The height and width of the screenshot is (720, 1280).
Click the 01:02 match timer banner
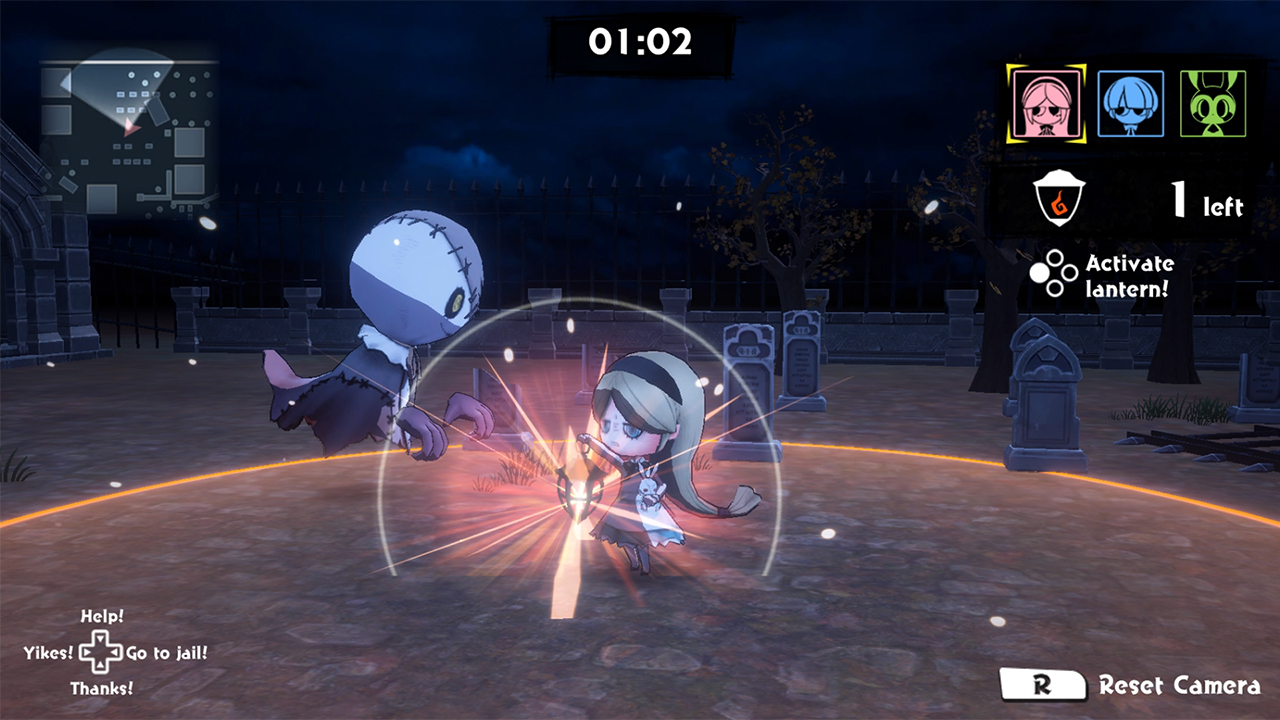(x=640, y=42)
